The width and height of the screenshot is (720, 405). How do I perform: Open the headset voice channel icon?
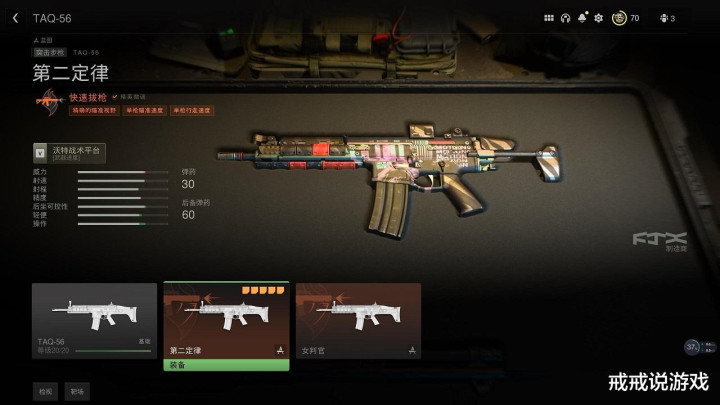565,18
